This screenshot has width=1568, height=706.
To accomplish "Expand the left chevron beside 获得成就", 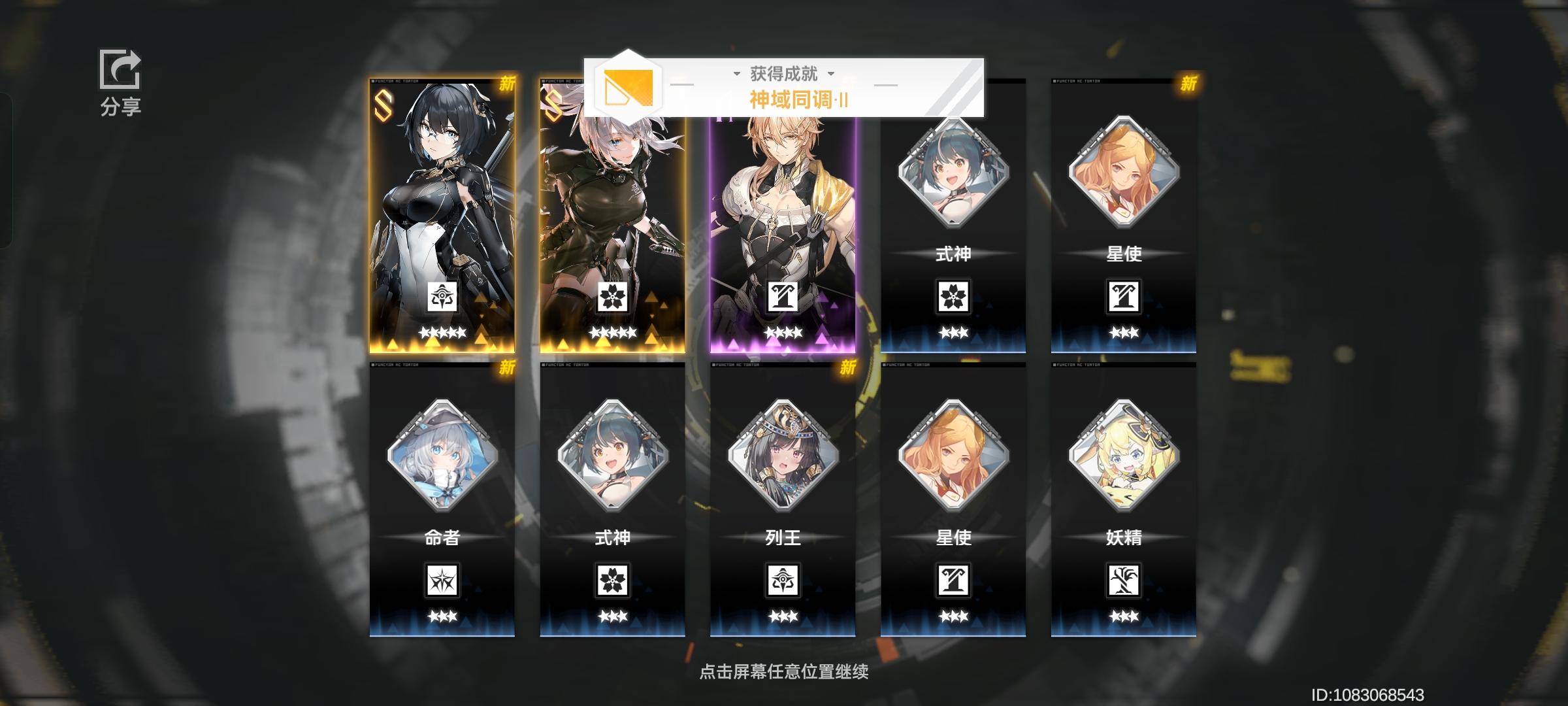I will point(737,74).
